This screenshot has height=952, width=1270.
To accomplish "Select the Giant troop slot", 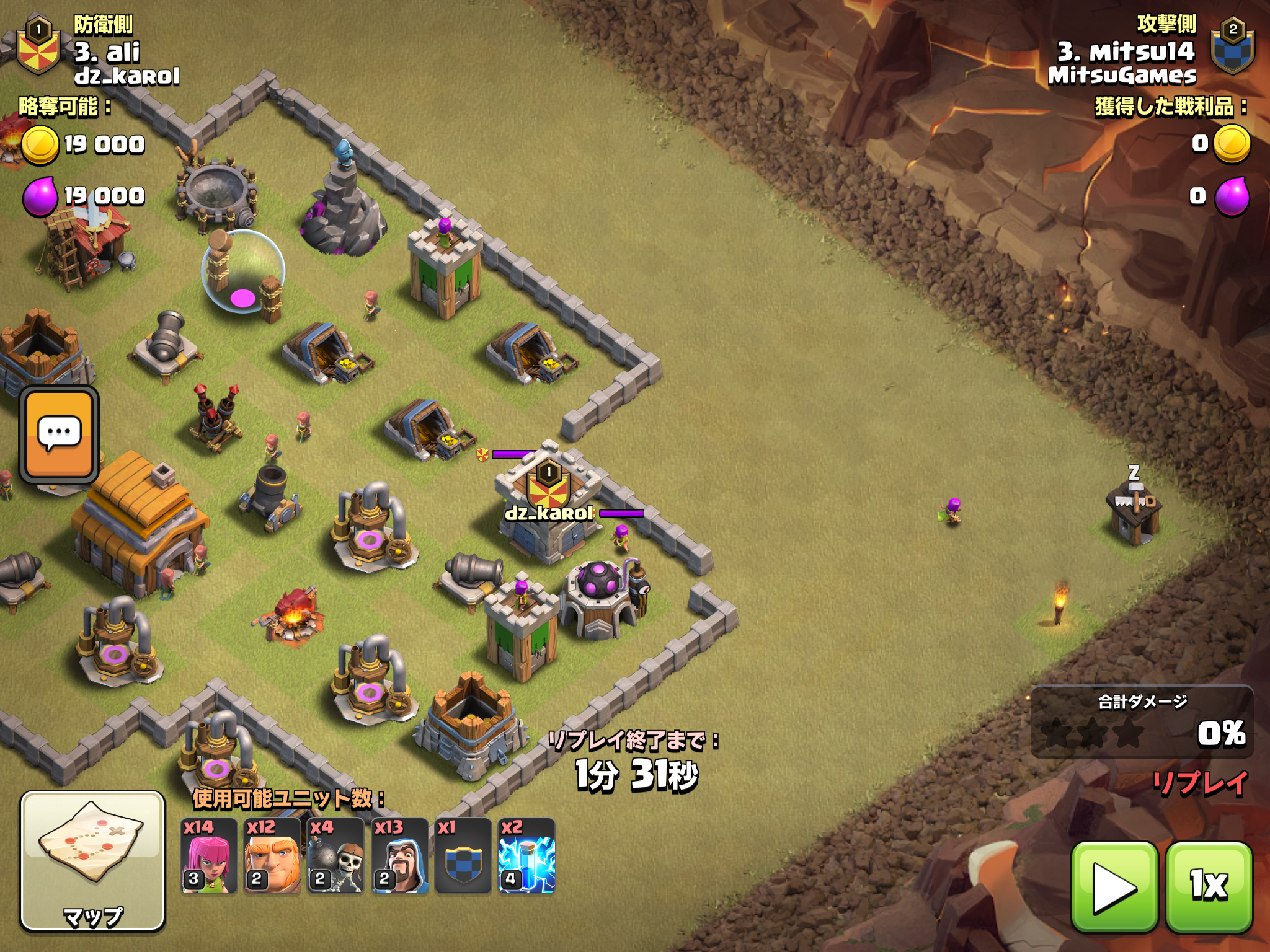I will point(272,856).
